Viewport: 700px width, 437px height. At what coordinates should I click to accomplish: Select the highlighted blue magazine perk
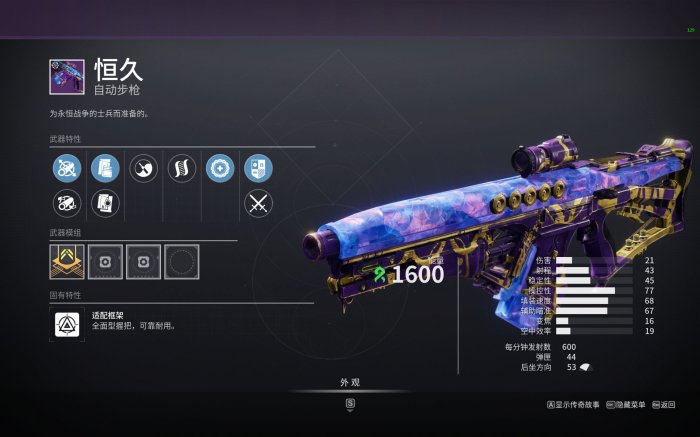(104, 168)
